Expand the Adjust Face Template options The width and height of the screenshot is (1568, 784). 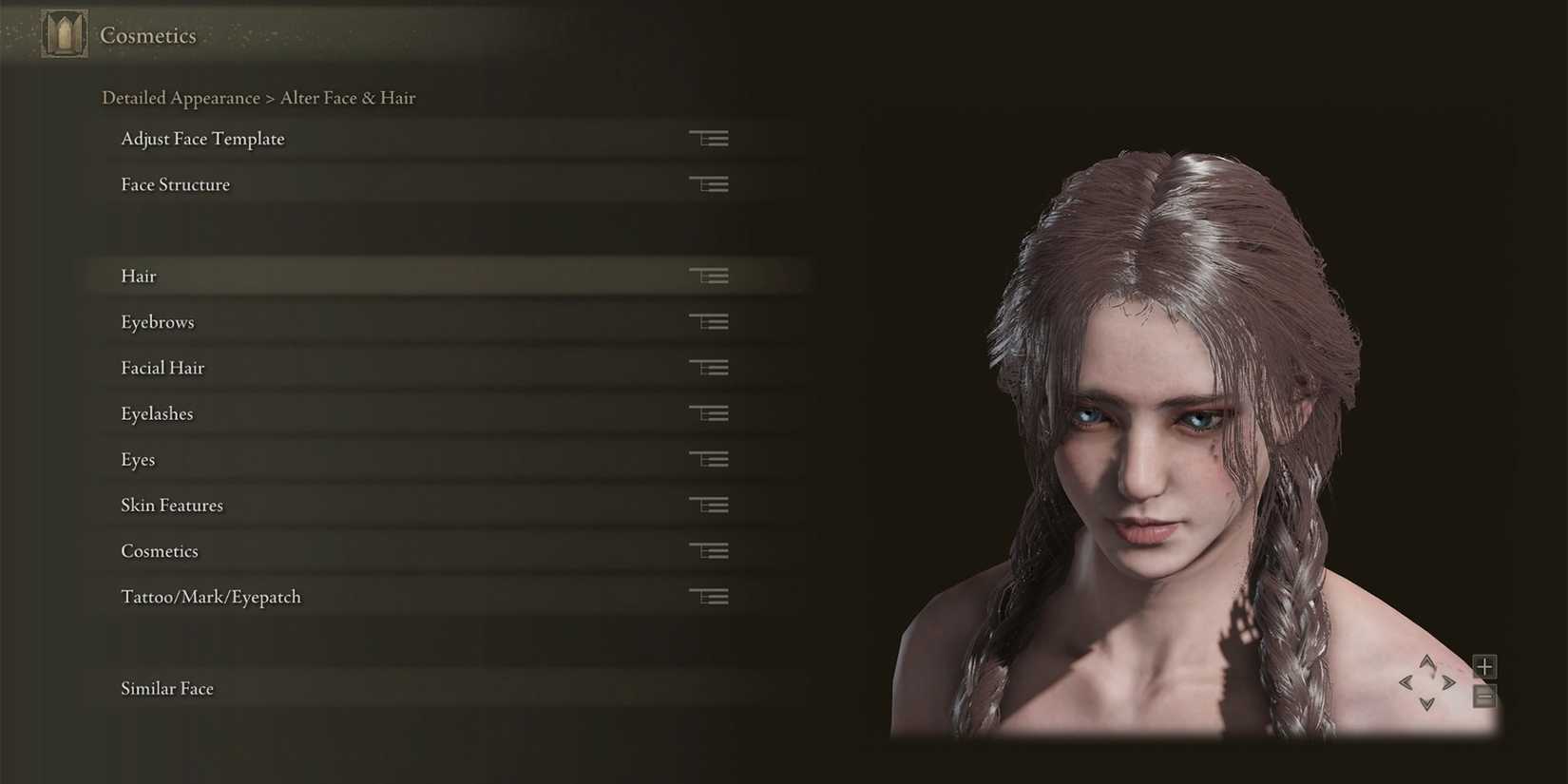click(x=709, y=138)
